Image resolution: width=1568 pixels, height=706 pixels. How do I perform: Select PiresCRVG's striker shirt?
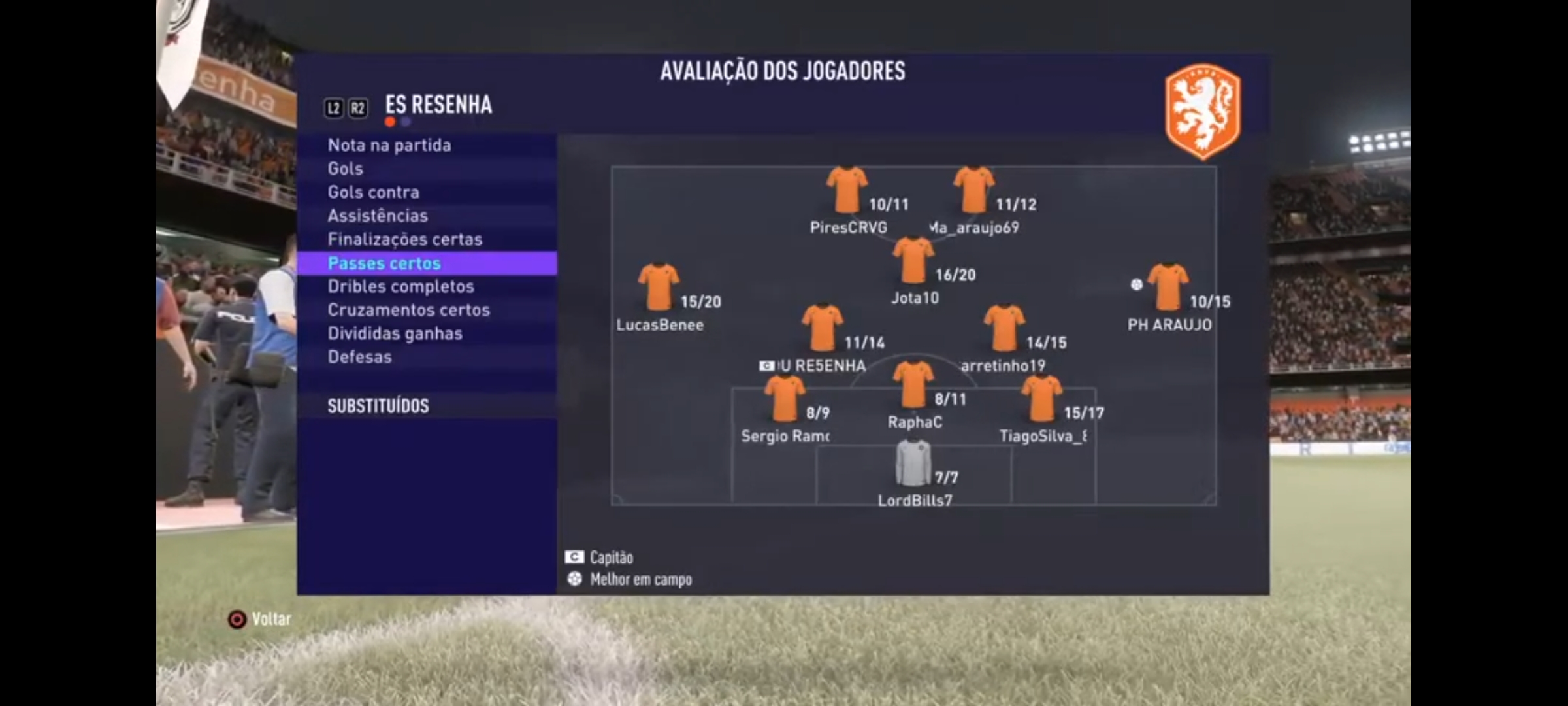point(847,190)
